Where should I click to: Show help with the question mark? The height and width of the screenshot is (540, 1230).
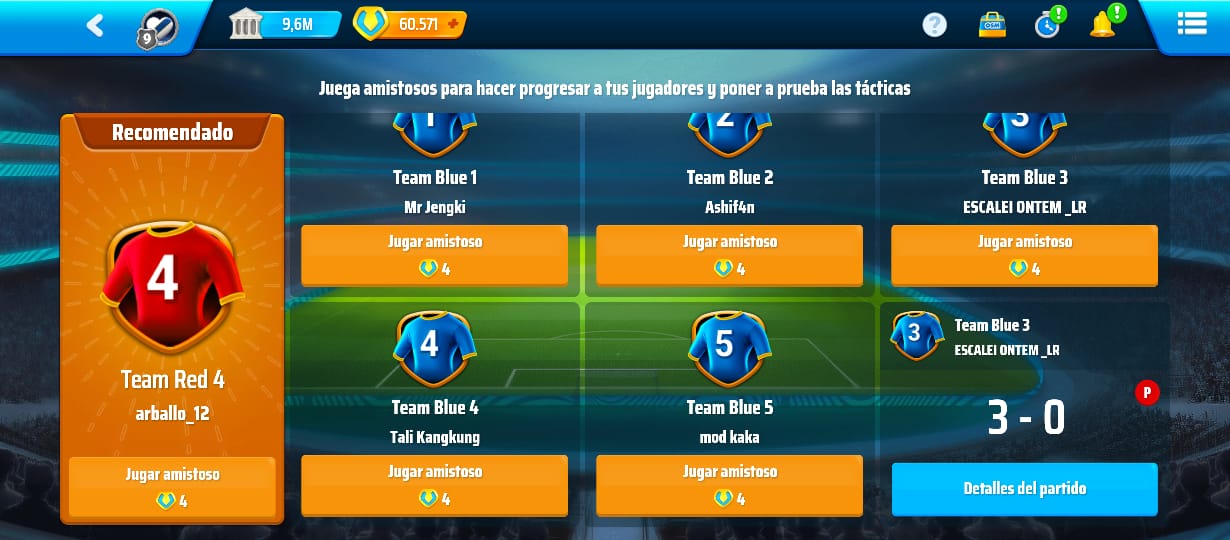(934, 24)
